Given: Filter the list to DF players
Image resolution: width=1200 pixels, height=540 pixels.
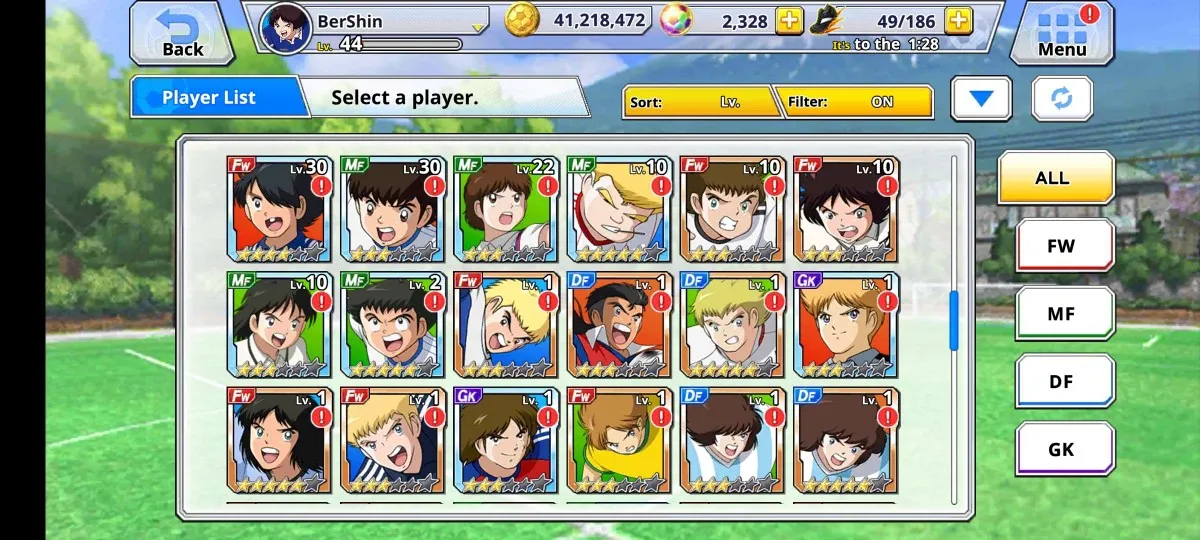Looking at the screenshot, I should click(x=1064, y=381).
